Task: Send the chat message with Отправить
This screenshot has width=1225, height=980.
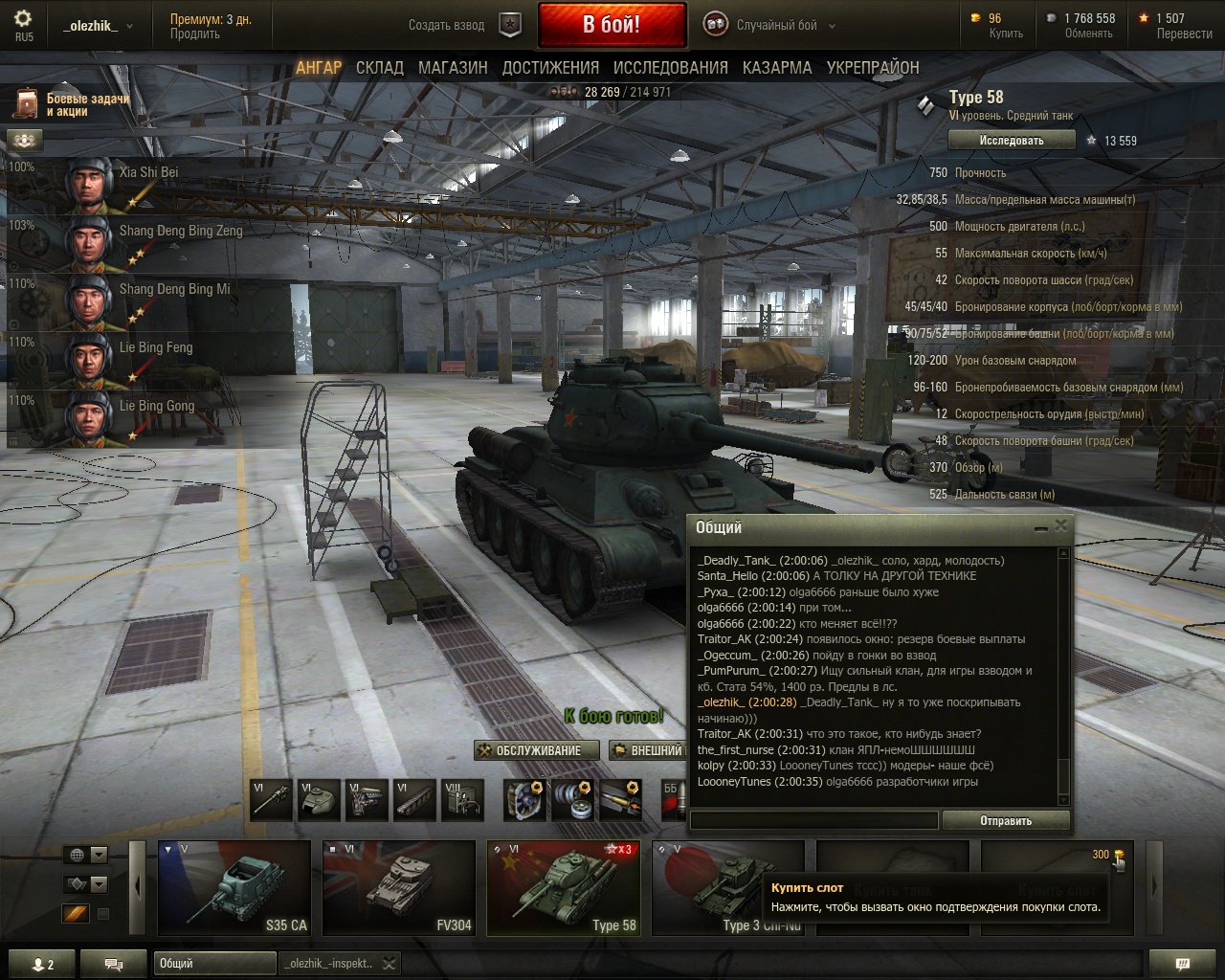Action: (1005, 820)
